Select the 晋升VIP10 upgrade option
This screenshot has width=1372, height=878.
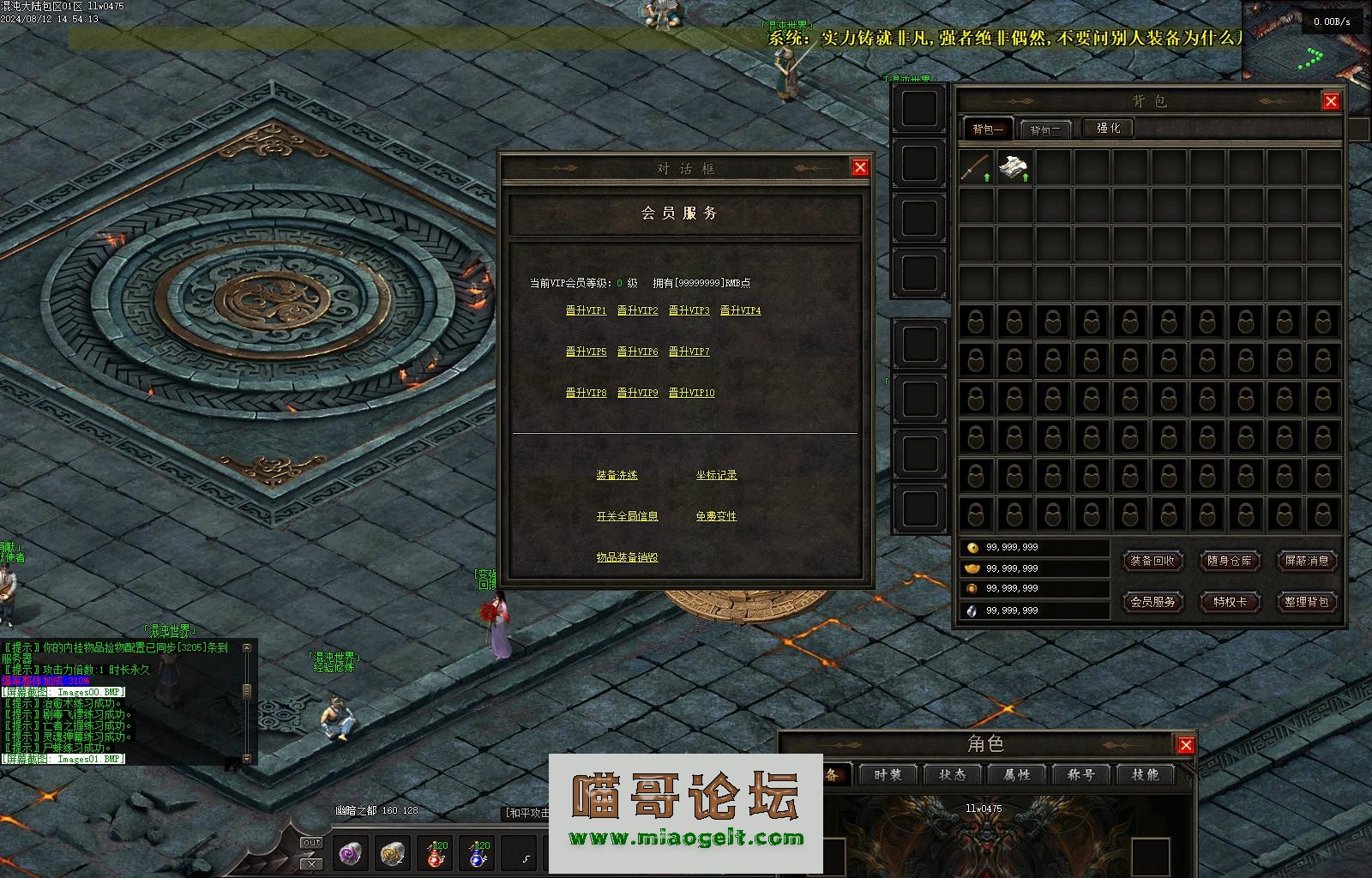pos(691,393)
